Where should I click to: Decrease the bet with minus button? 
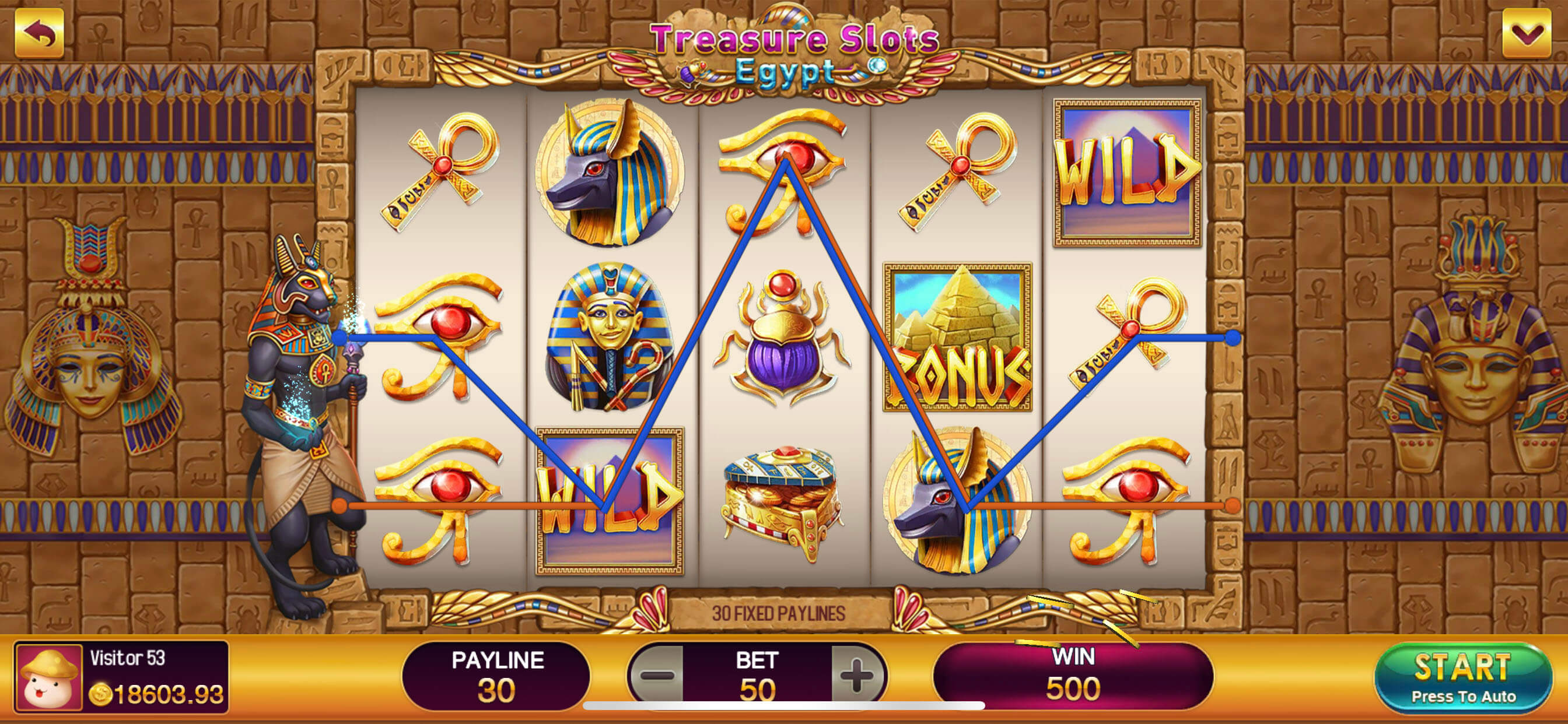coord(657,674)
